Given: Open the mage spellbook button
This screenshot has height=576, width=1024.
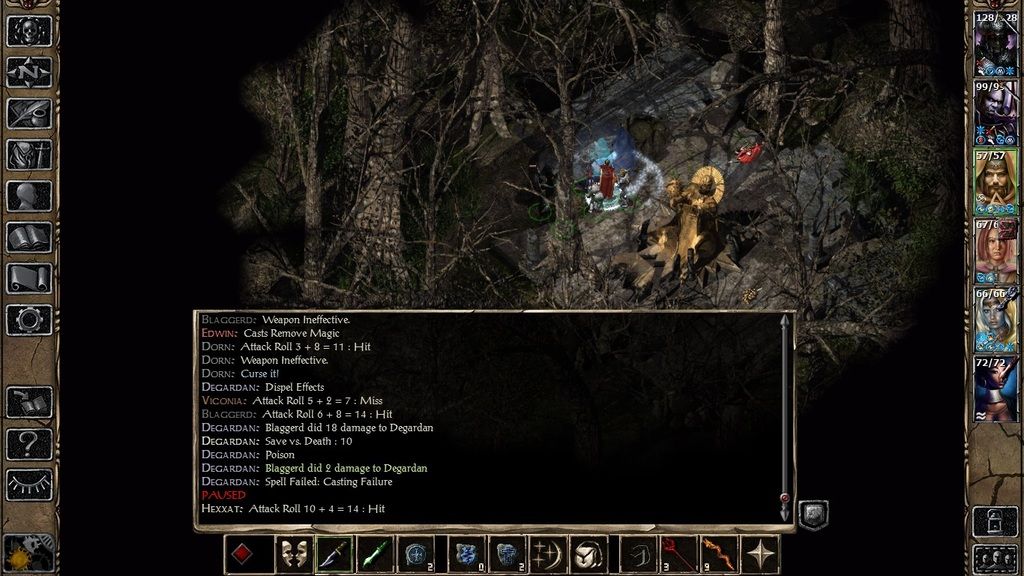Looking at the screenshot, I should 28,237.
